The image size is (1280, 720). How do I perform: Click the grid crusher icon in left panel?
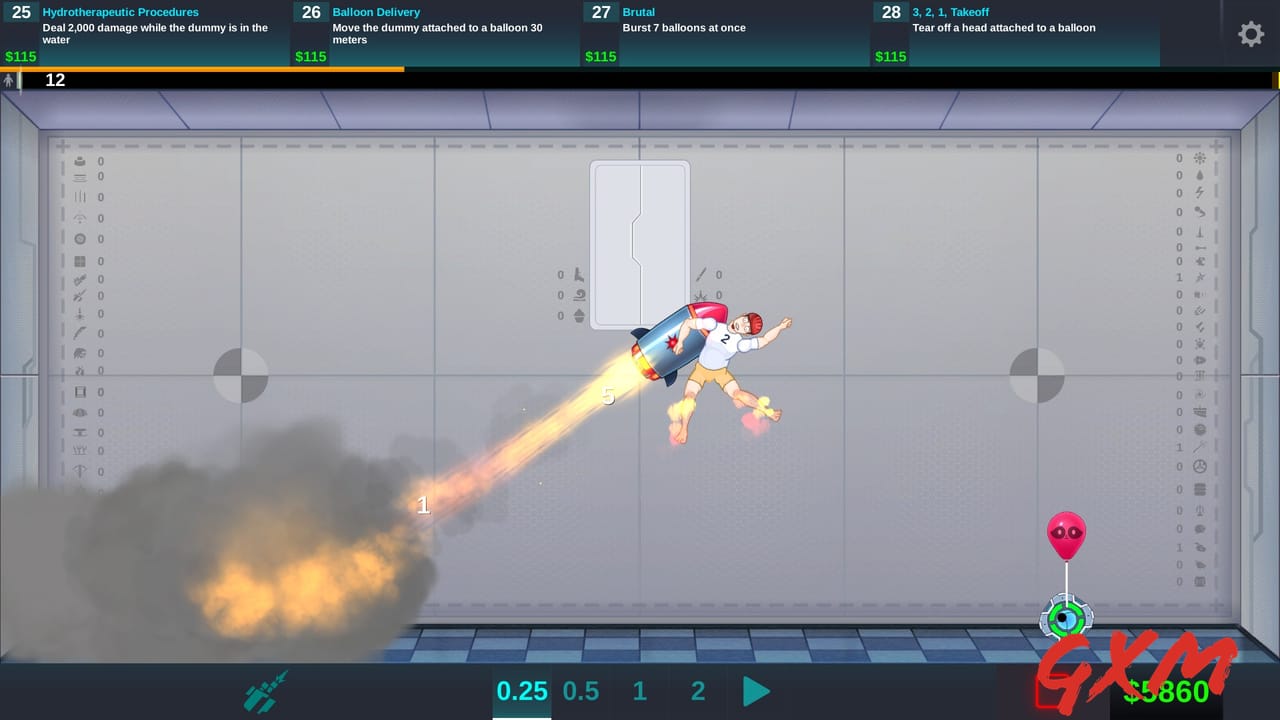click(x=79, y=258)
